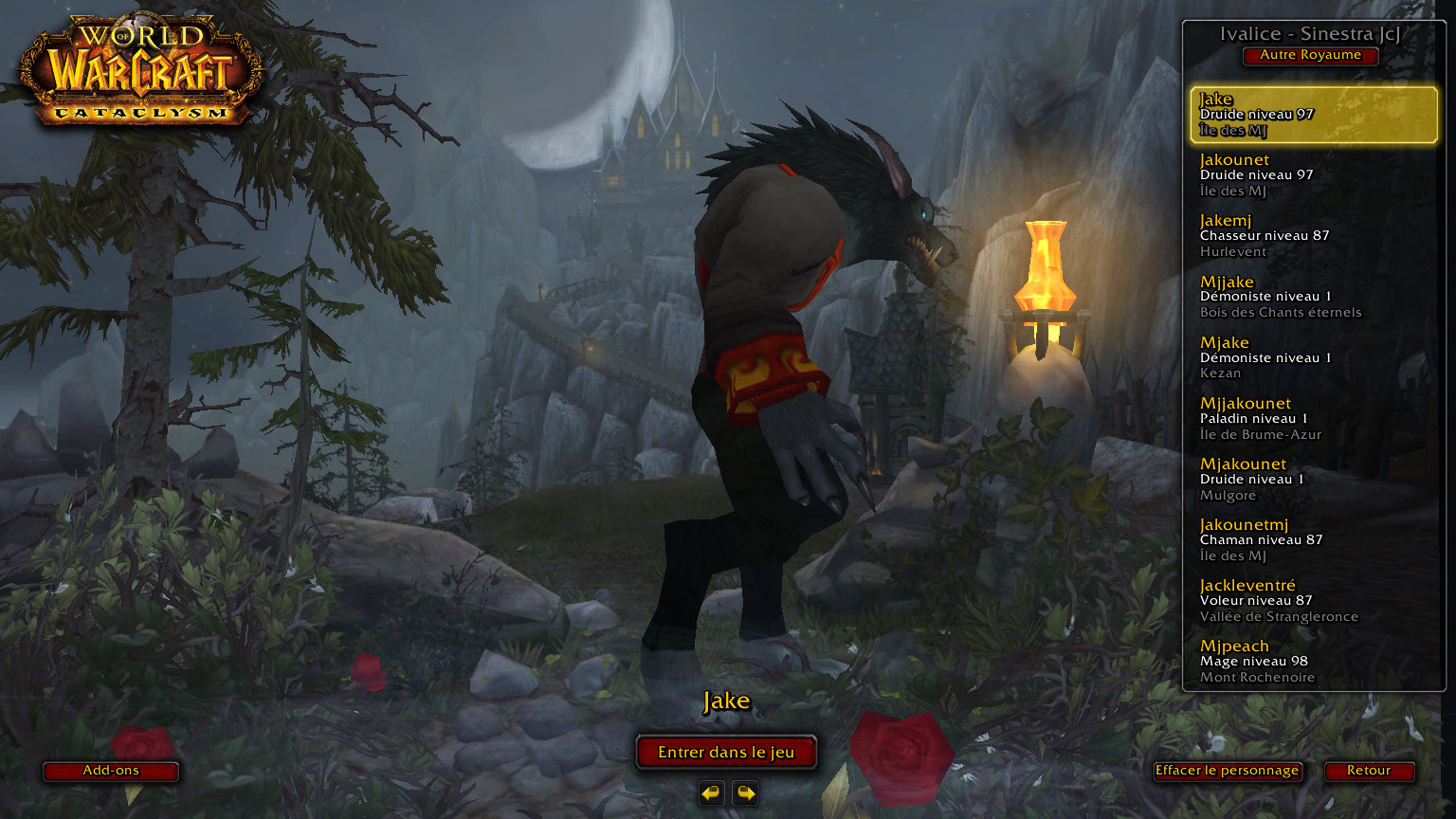The width and height of the screenshot is (1456, 819).
Task: Rotate the character with the left arrow
Action: click(711, 792)
